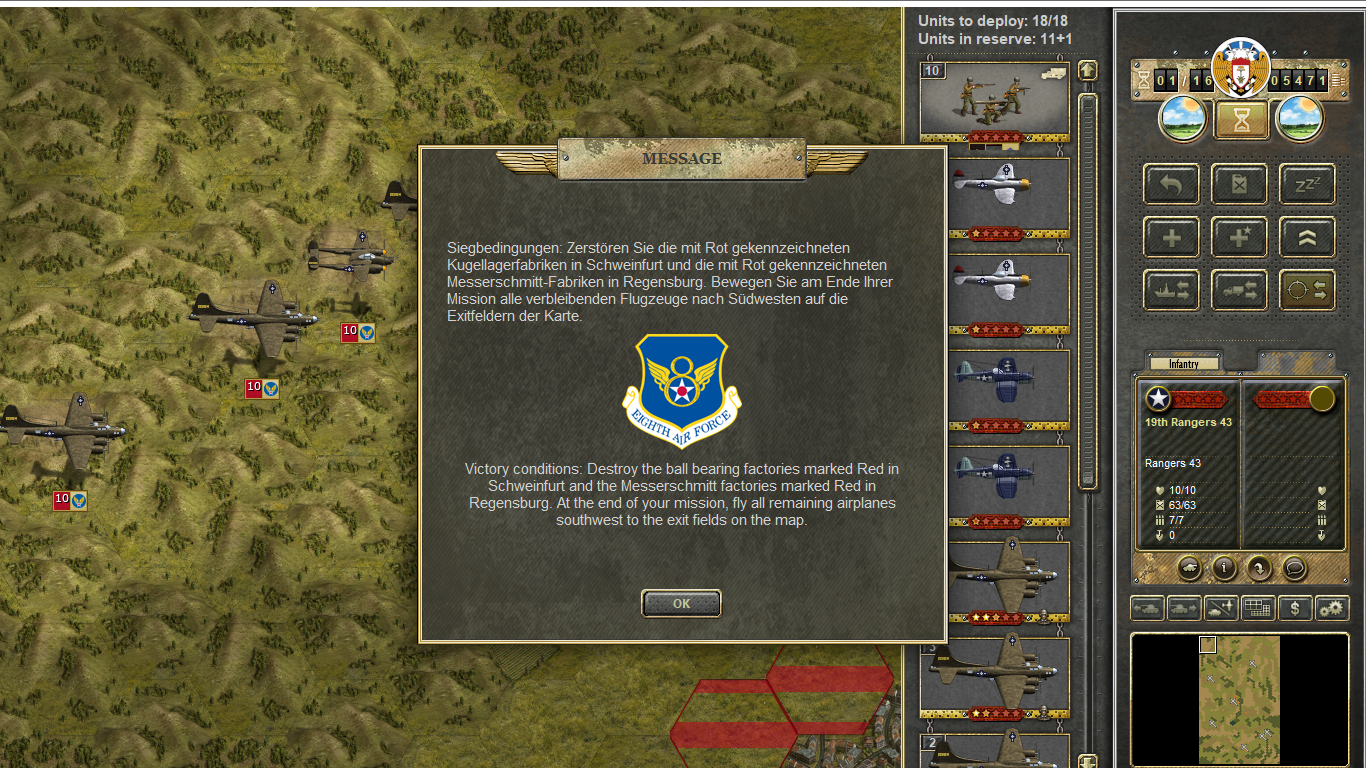Open the unit info button
This screenshot has height=768, width=1366.
click(x=1224, y=568)
